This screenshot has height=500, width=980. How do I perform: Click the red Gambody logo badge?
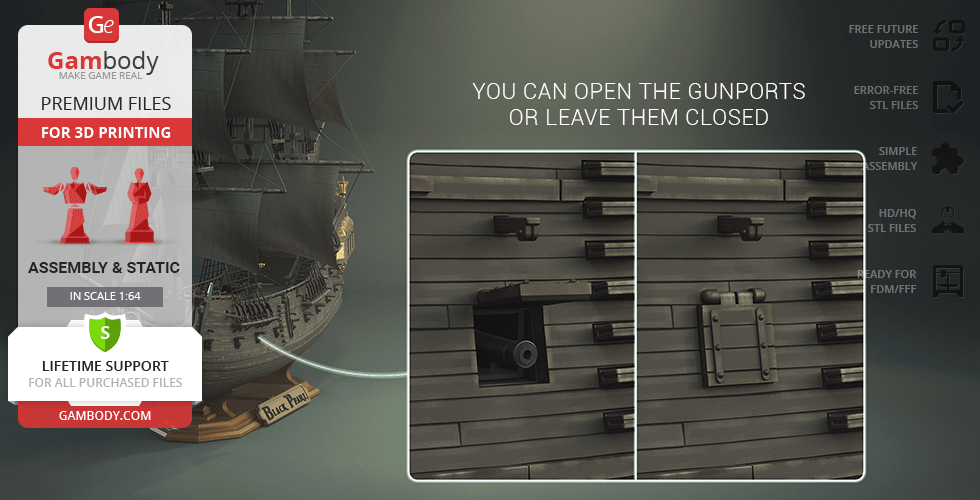pos(103,24)
